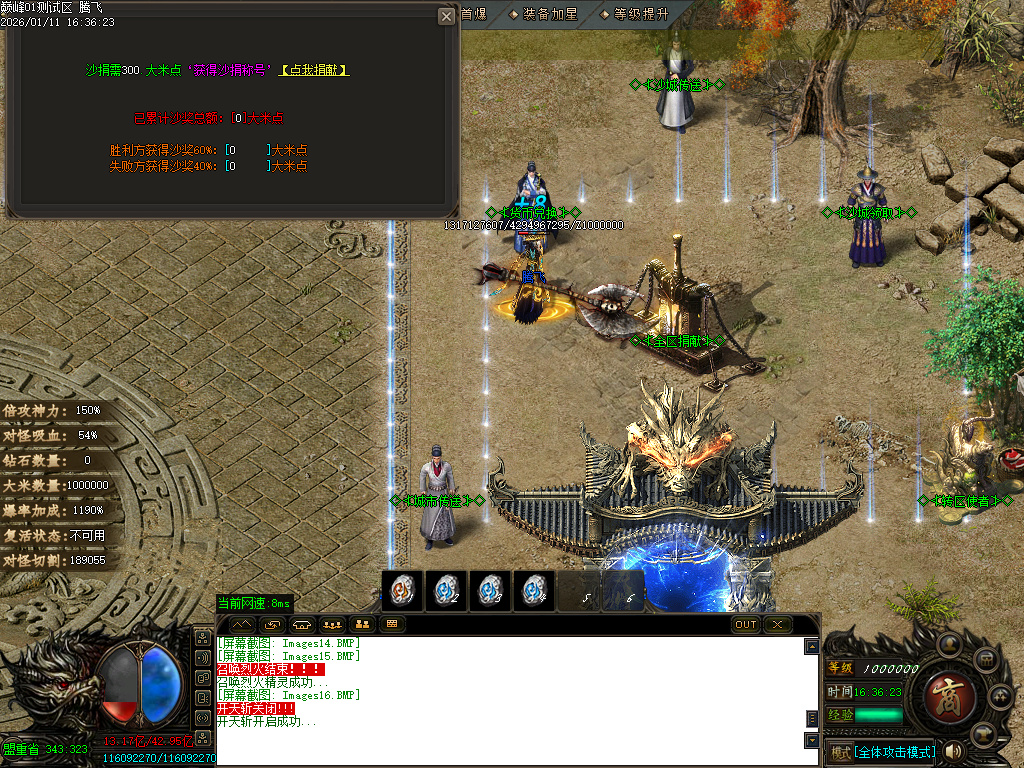Change attack mode via 模式 button
The image size is (1024, 768).
[840, 752]
